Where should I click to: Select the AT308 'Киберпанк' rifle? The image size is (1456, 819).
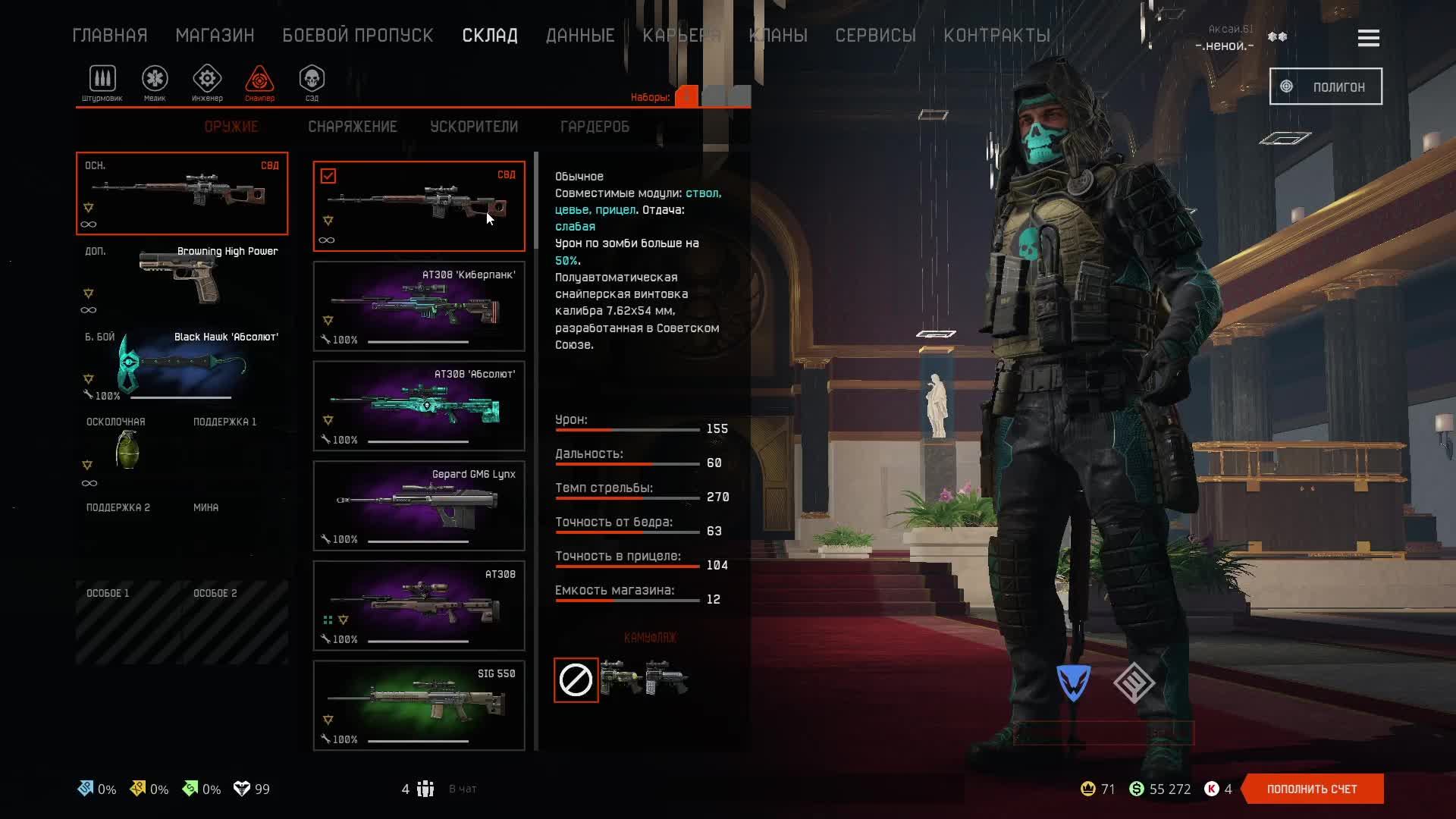click(419, 306)
